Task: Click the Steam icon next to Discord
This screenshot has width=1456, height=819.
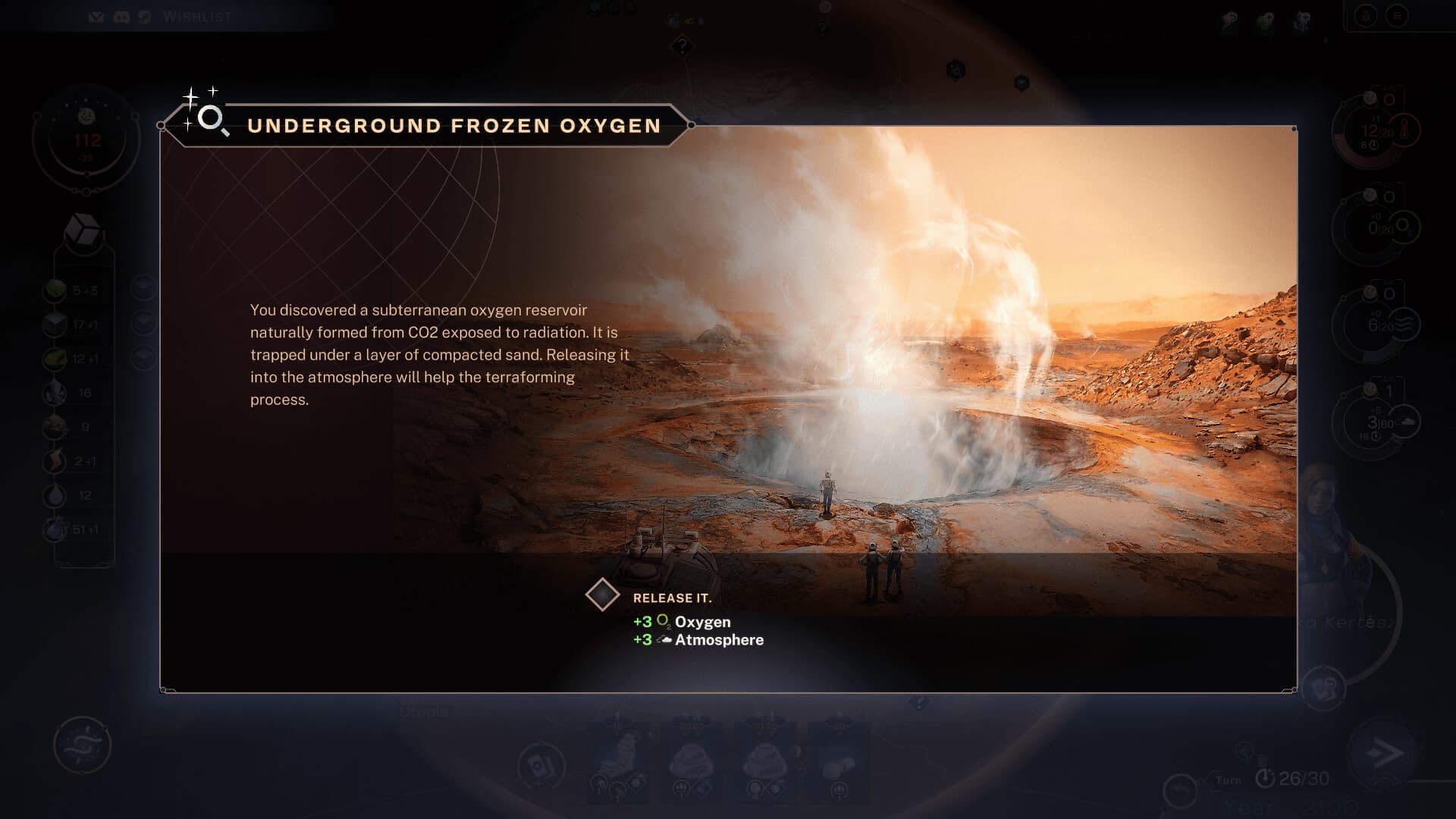Action: 145,16
